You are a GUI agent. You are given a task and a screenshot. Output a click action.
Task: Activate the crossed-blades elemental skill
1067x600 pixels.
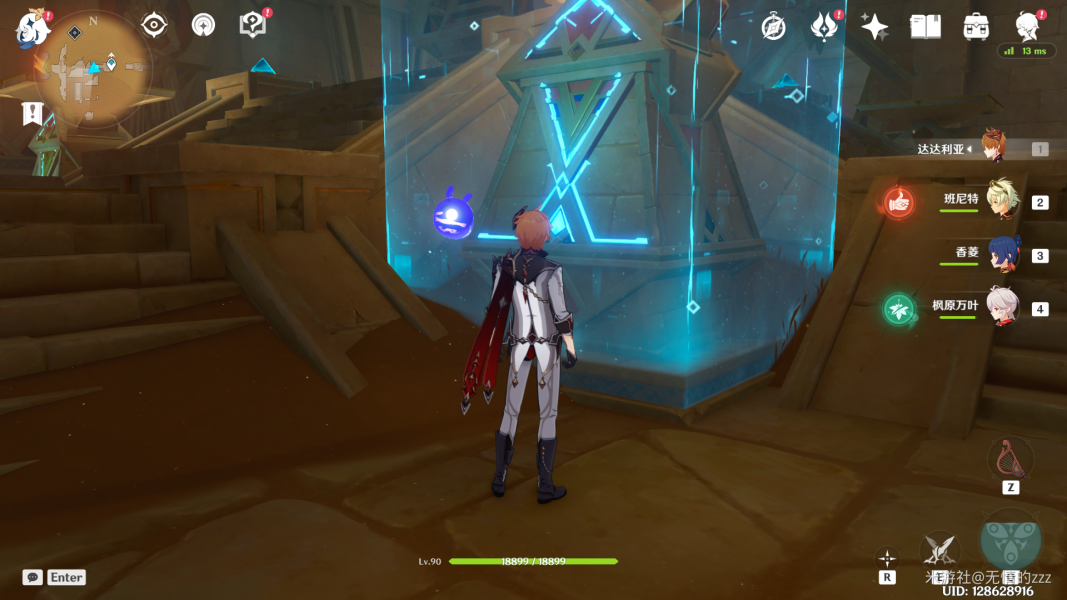pos(939,549)
